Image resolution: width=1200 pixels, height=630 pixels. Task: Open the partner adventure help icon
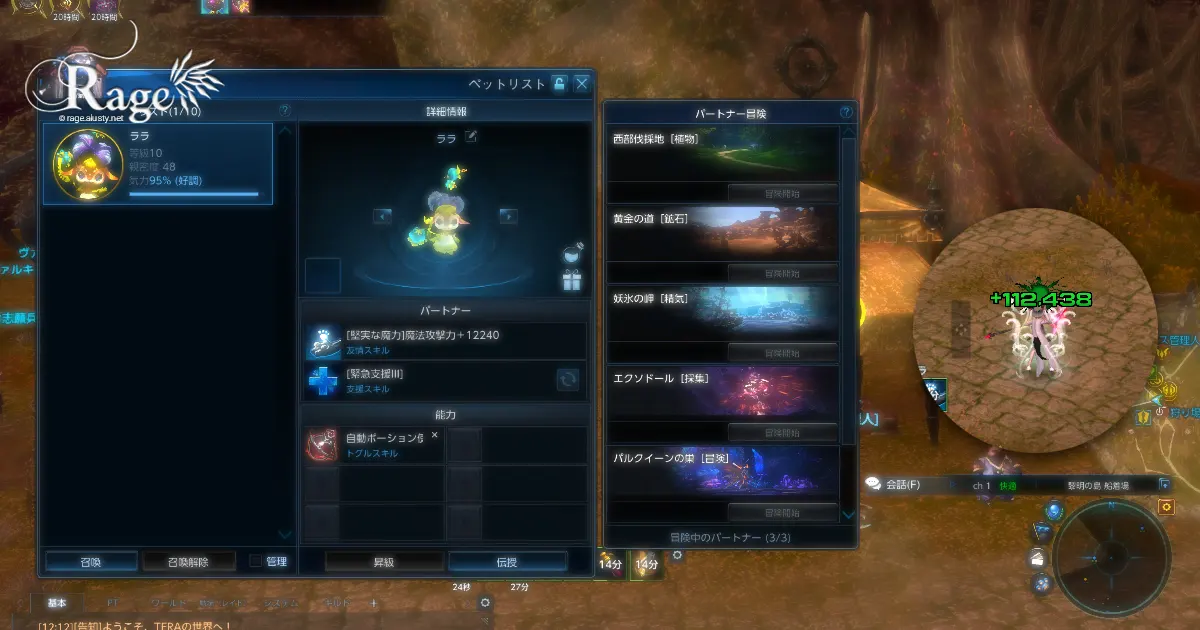pos(846,113)
